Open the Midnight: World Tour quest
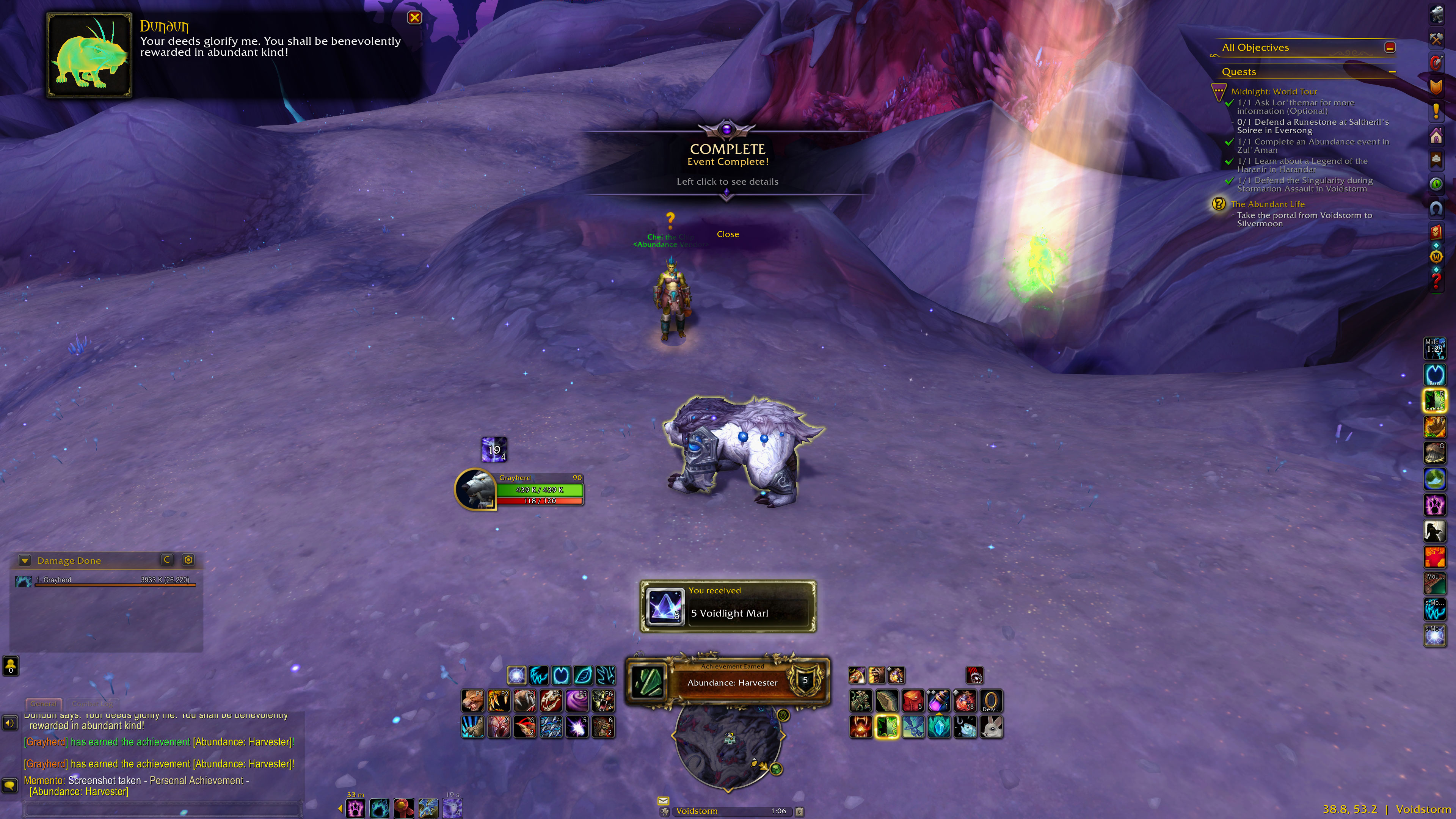This screenshot has height=819, width=1456. click(x=1274, y=91)
